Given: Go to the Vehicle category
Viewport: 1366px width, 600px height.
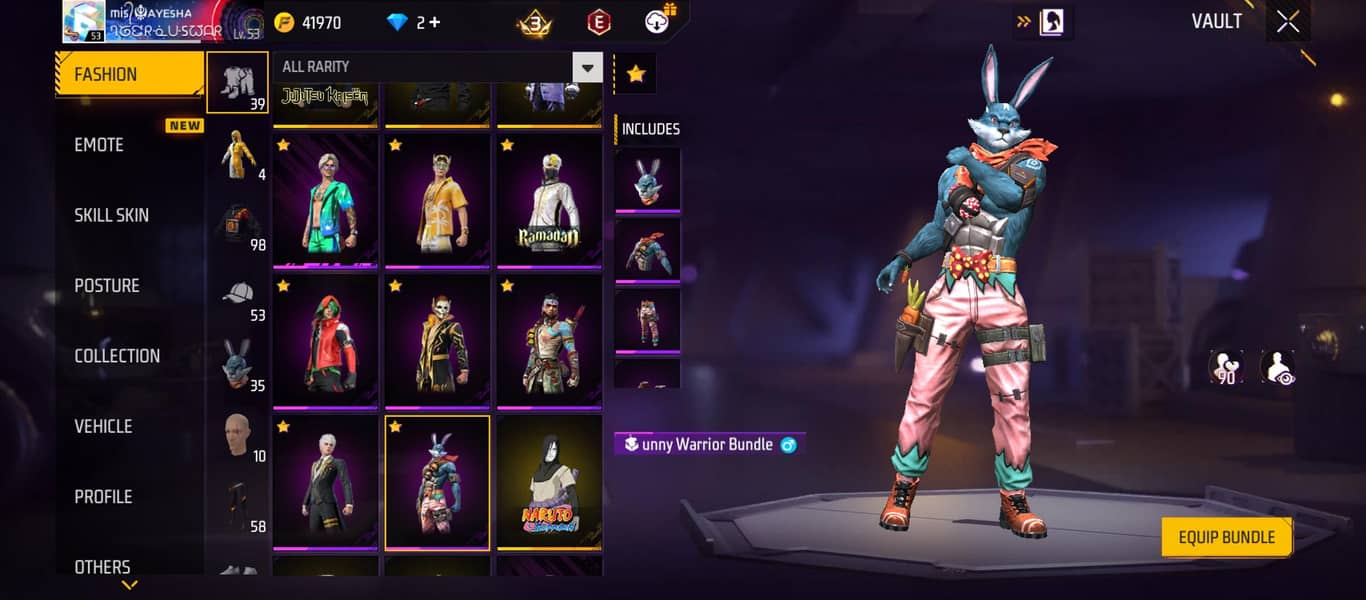Looking at the screenshot, I should [x=103, y=426].
